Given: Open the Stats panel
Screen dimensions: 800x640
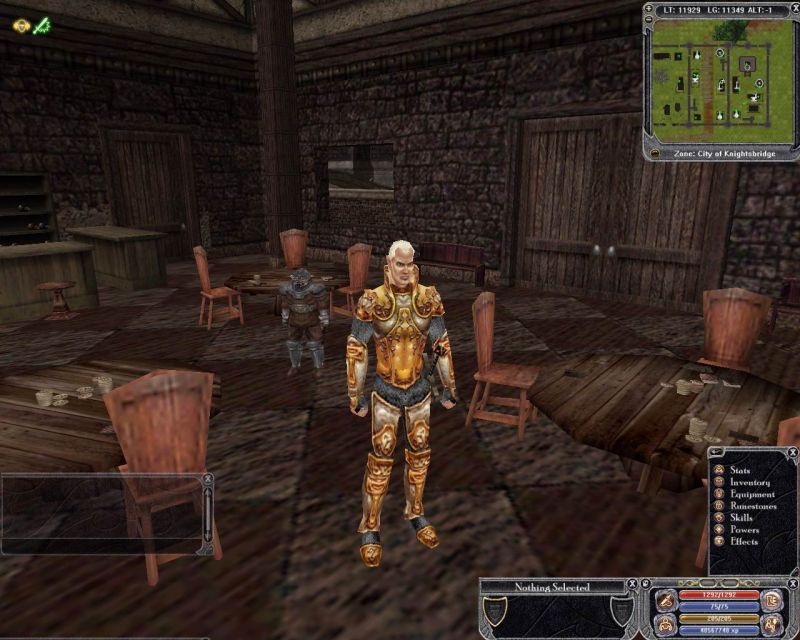Looking at the screenshot, I should tap(741, 469).
